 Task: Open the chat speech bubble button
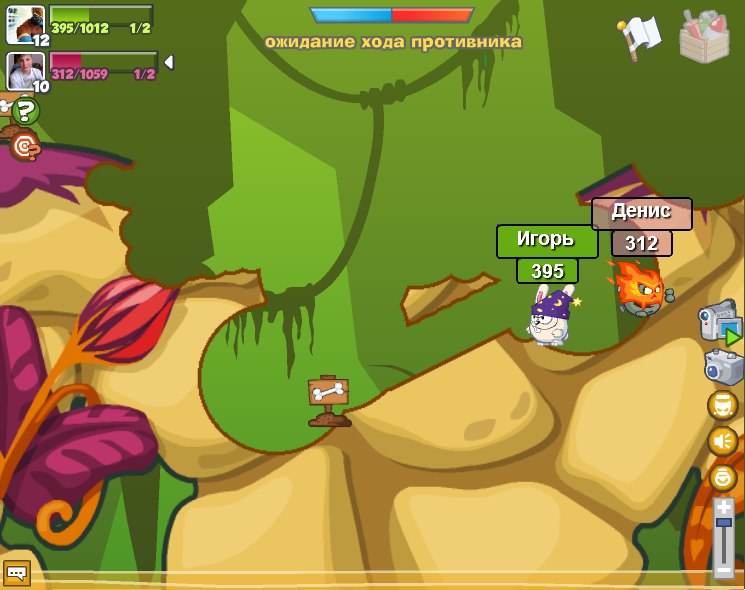point(17,573)
